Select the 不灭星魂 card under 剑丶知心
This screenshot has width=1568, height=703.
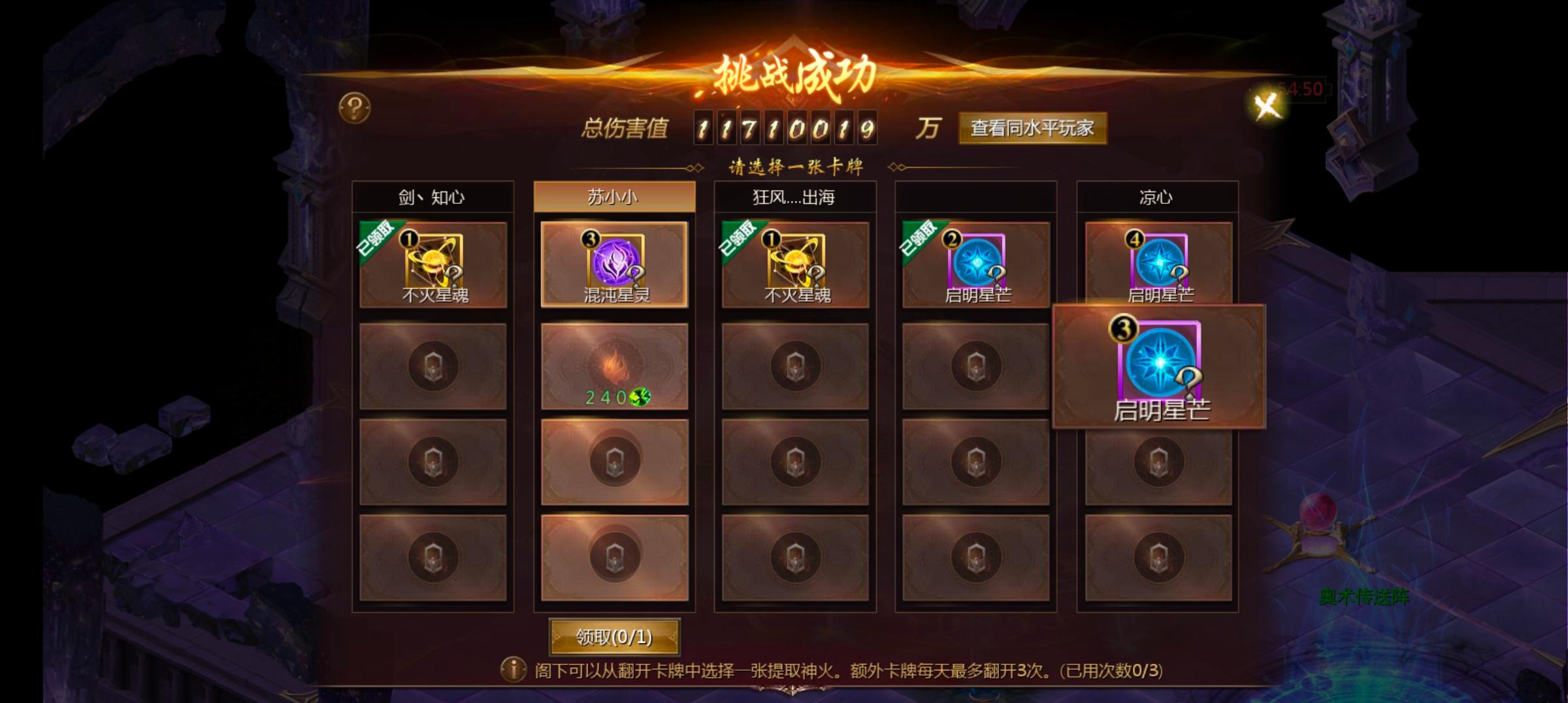tap(433, 265)
